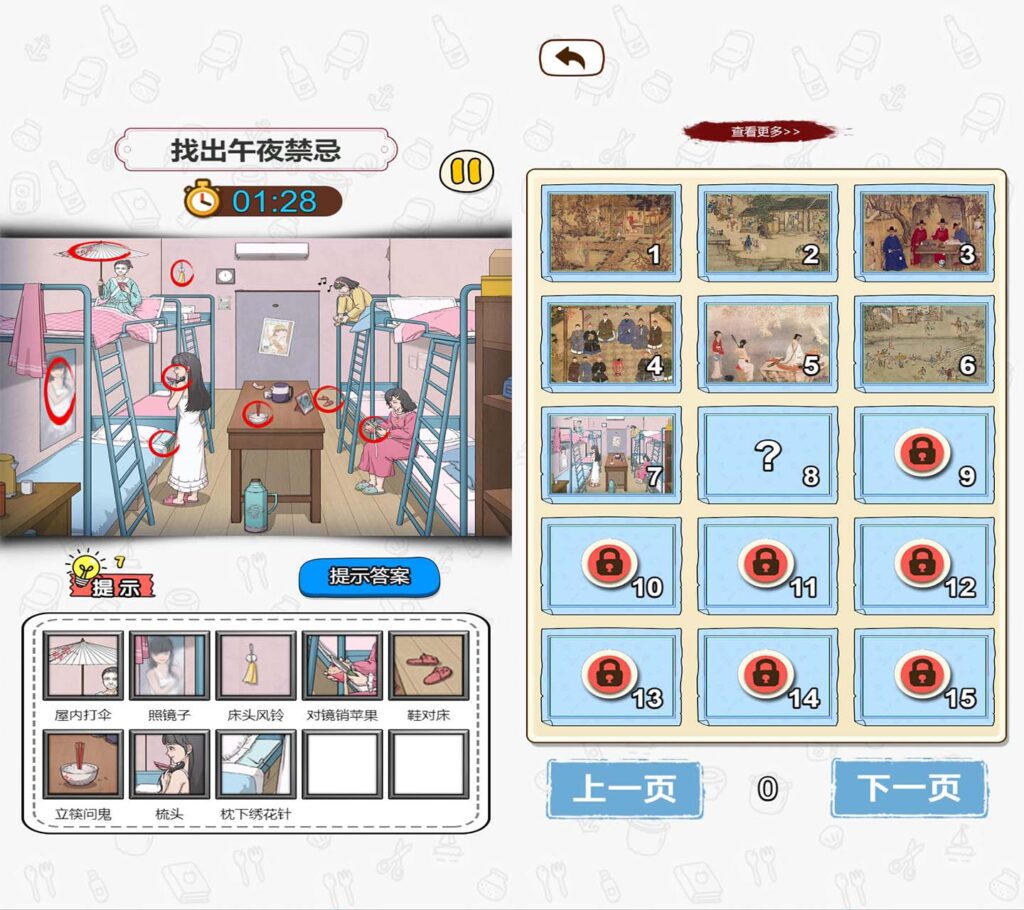Go back using the return arrow button
The width and height of the screenshot is (1024, 910).
point(571,58)
